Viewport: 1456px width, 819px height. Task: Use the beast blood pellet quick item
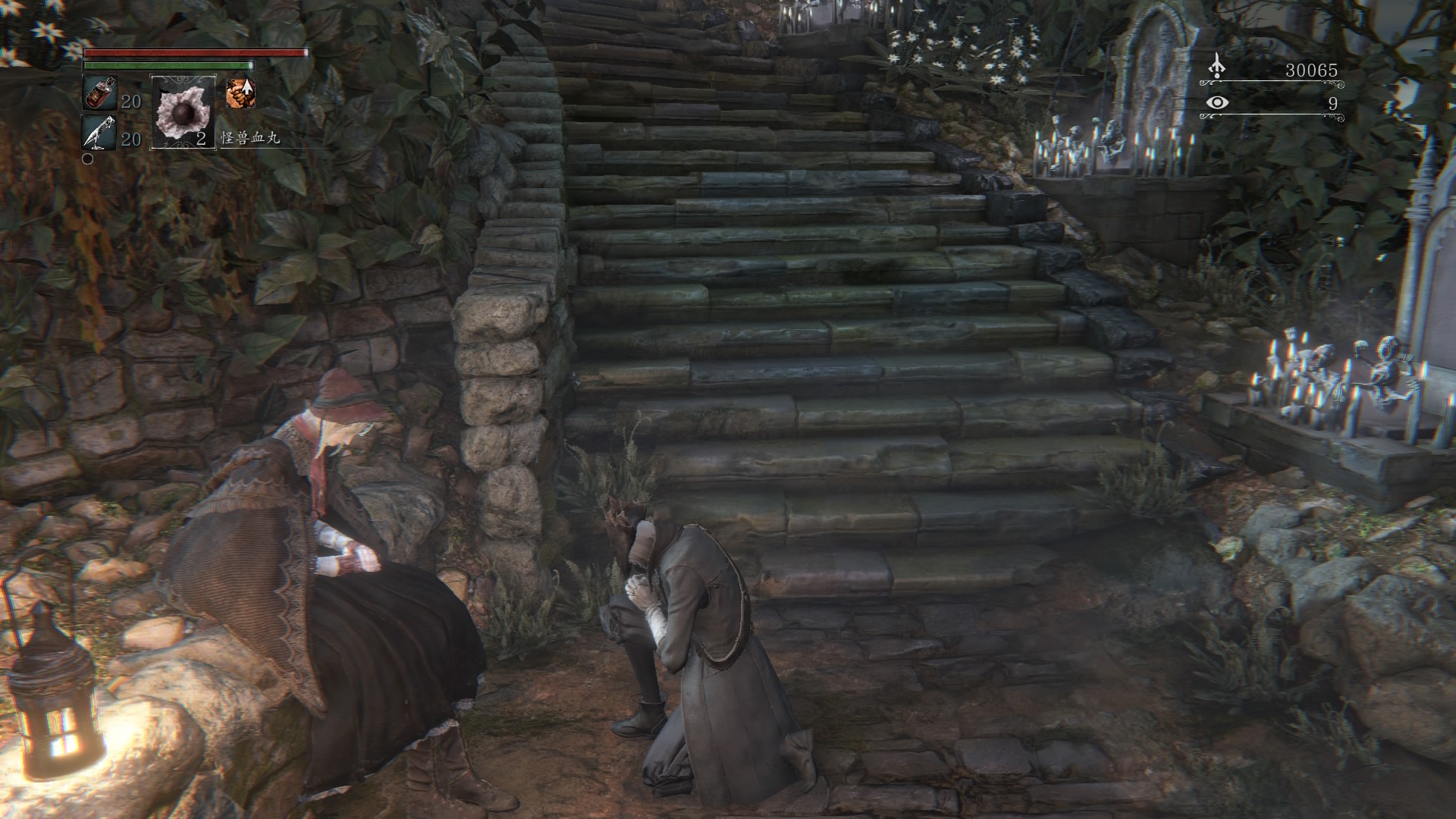184,111
